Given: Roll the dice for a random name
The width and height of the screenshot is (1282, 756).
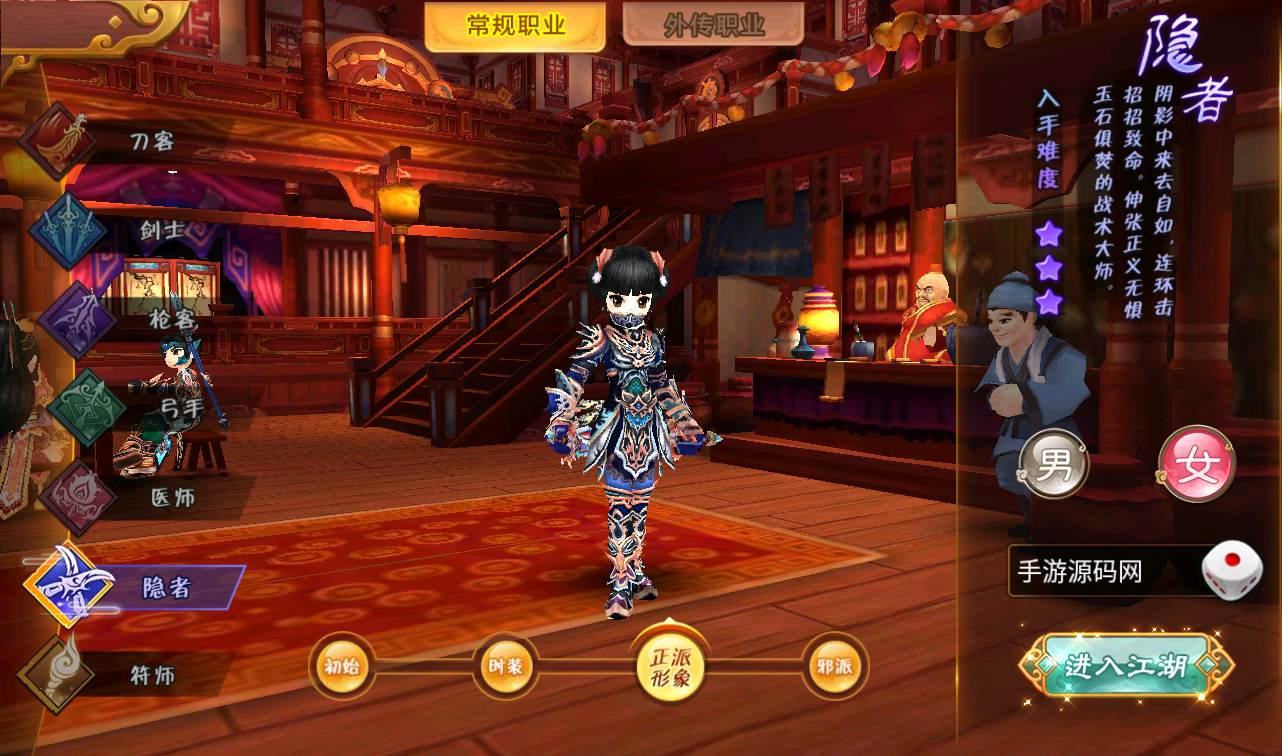Looking at the screenshot, I should click(x=1230, y=571).
